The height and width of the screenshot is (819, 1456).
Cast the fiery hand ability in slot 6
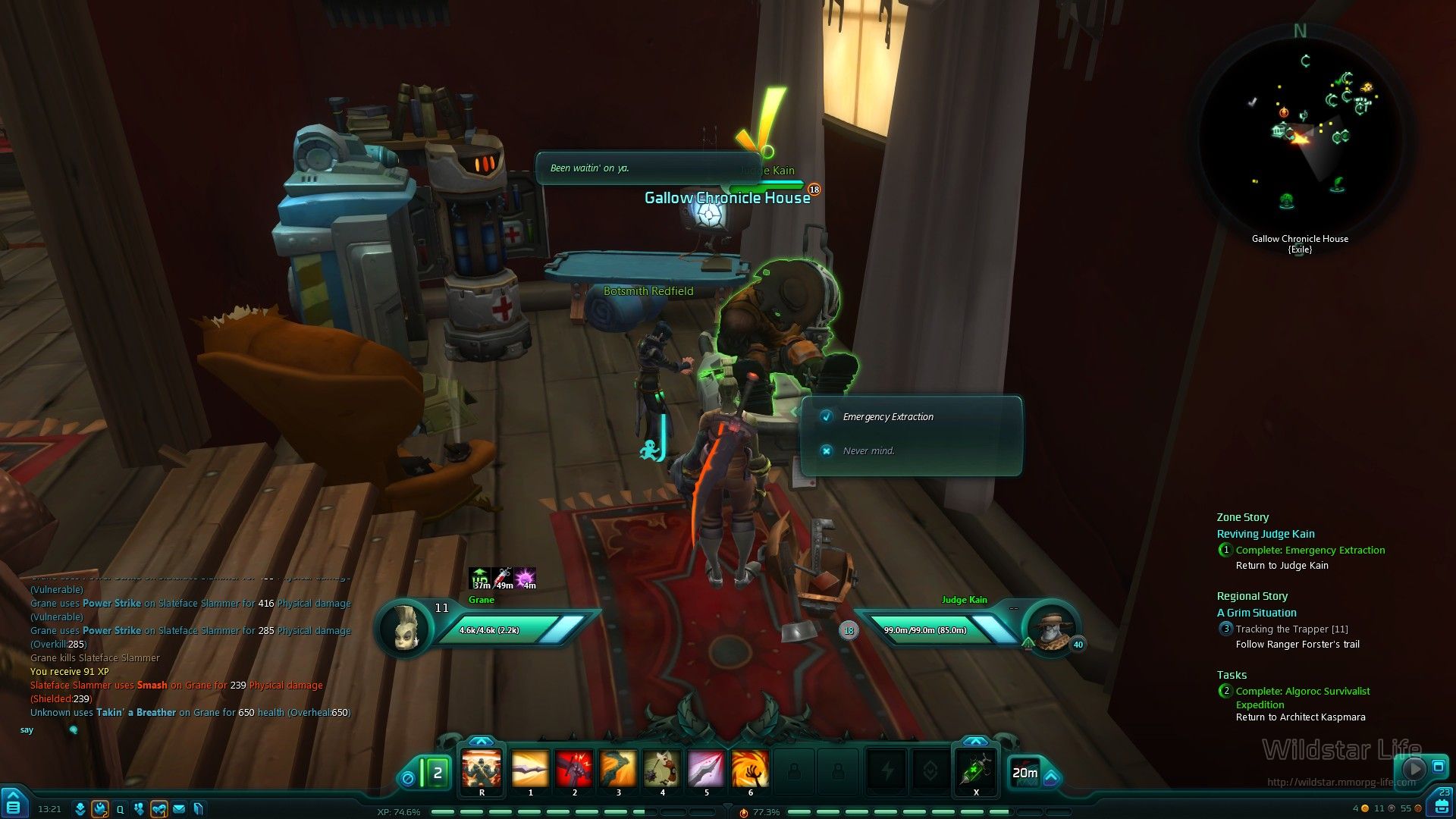750,769
